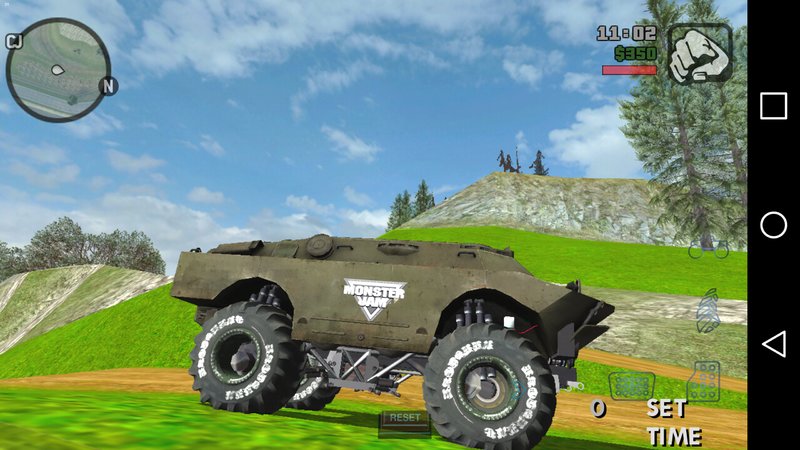Select the fist weapon icon
The height and width of the screenshot is (450, 800).
pos(700,53)
